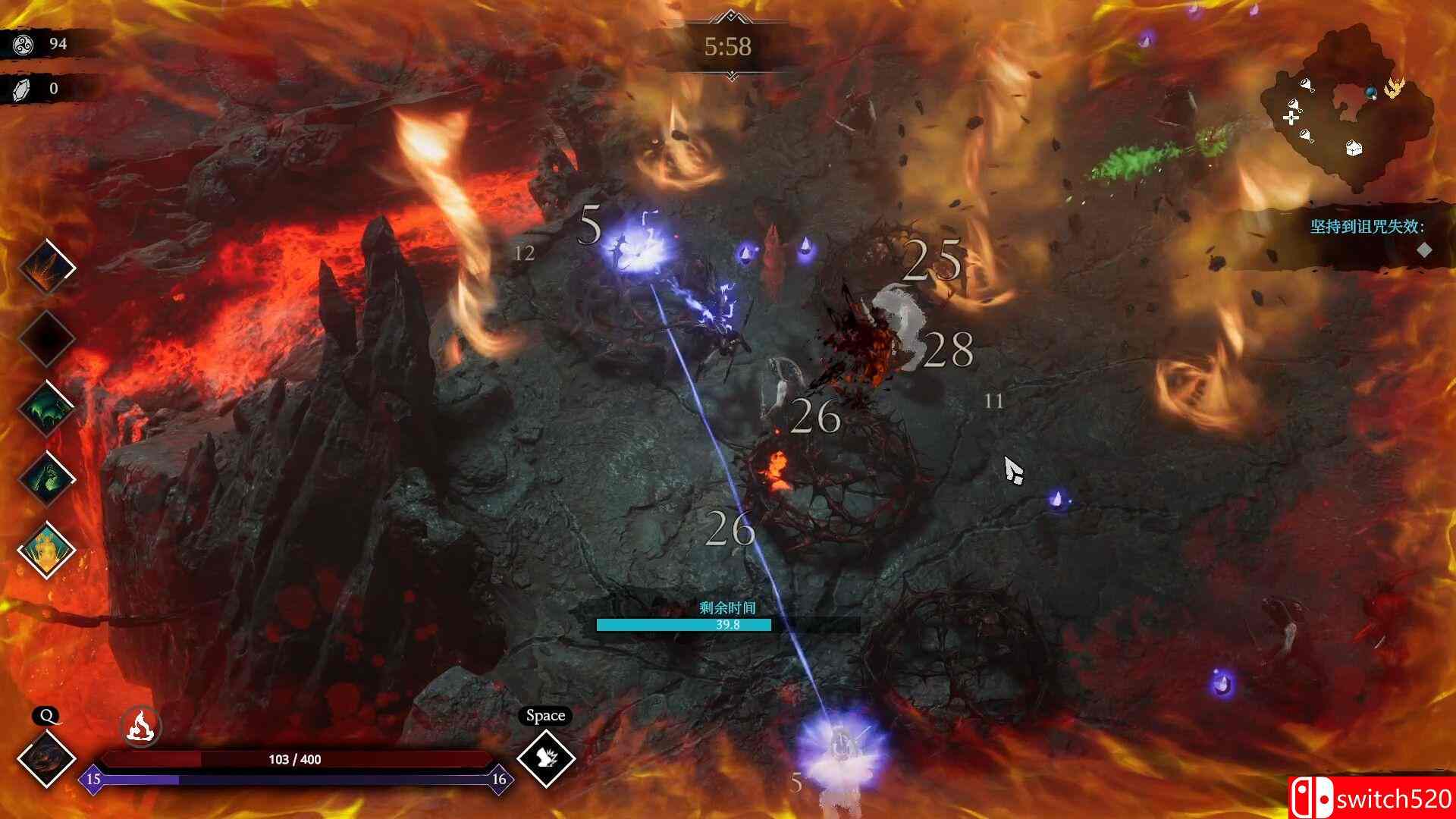Click the 5:58 countdown timer banner
Screen dimensions: 1456x819
(728, 47)
